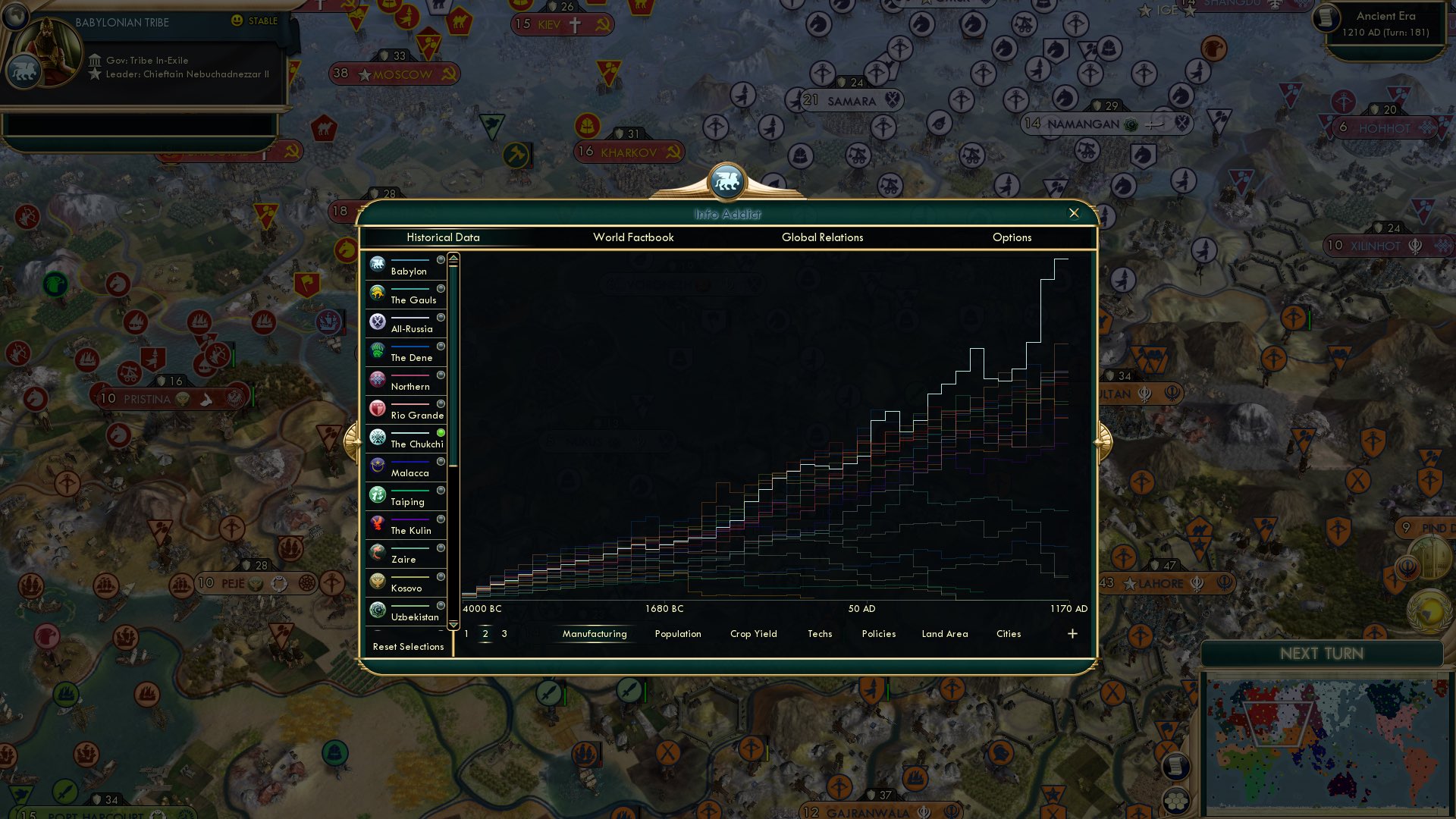The width and height of the screenshot is (1456, 819).
Task: Click the Info Addict lion emblem
Action: tap(727, 180)
